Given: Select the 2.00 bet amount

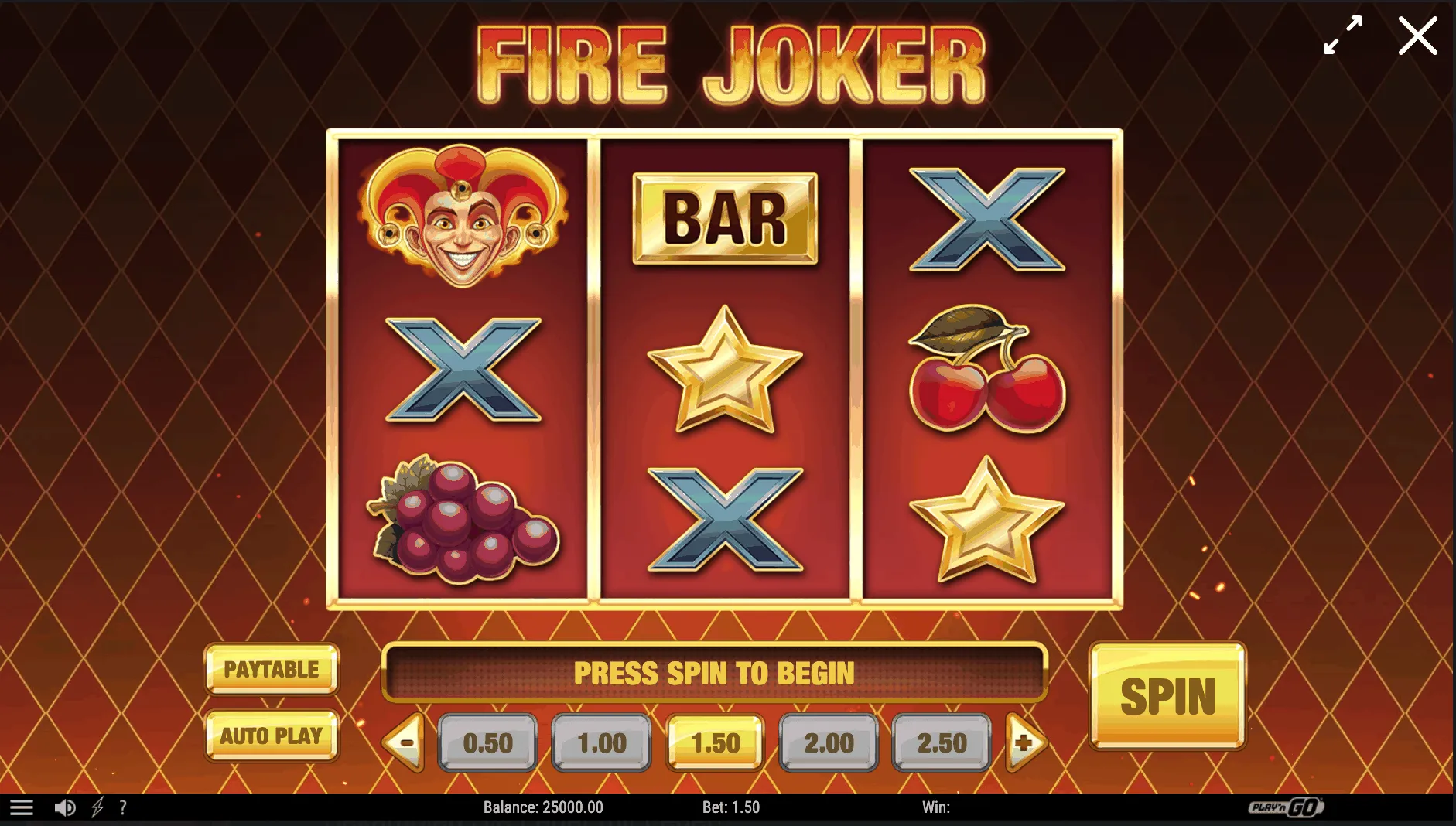Looking at the screenshot, I should coord(829,743).
